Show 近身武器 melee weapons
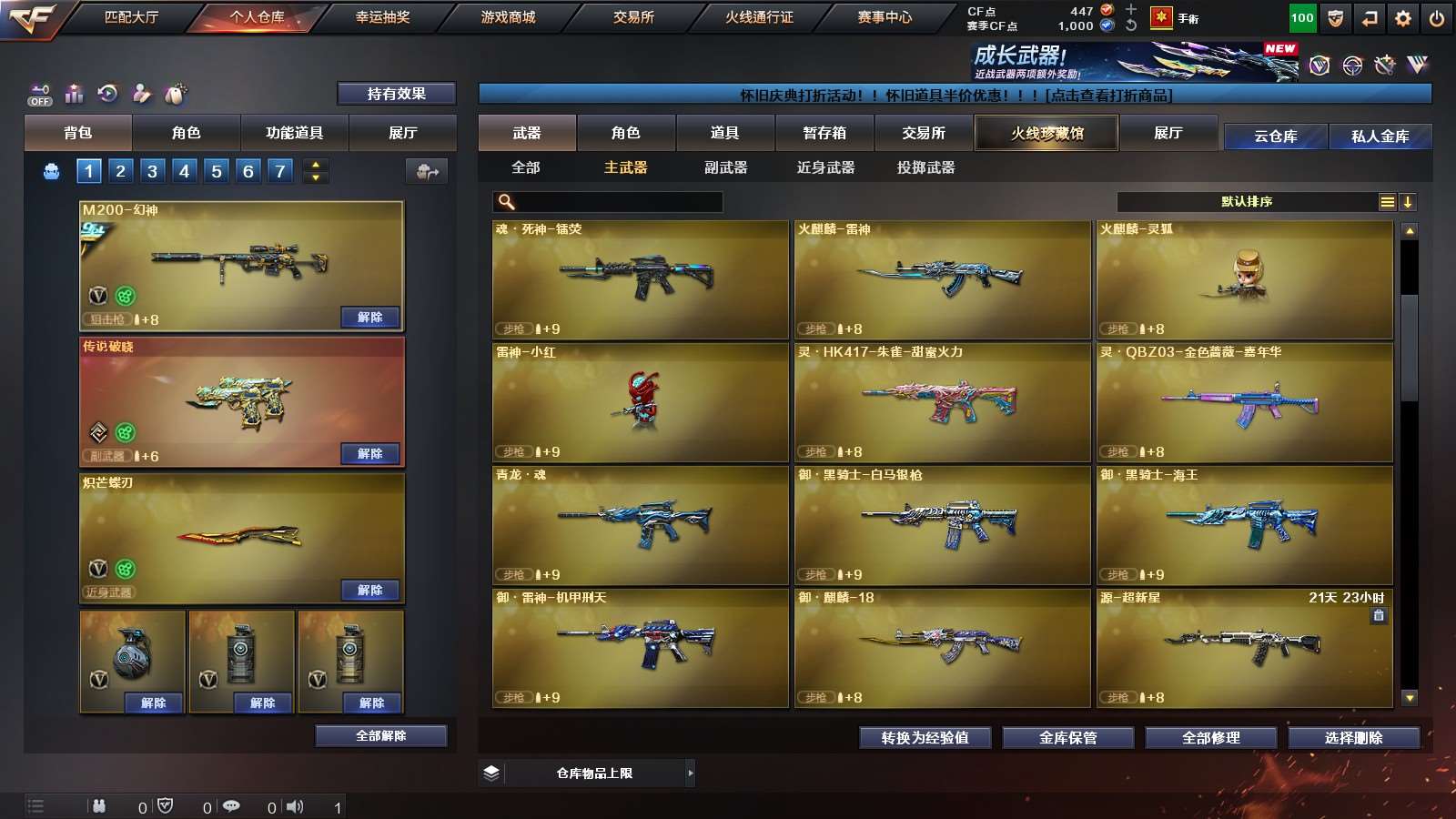The height and width of the screenshot is (819, 1456). click(x=825, y=167)
